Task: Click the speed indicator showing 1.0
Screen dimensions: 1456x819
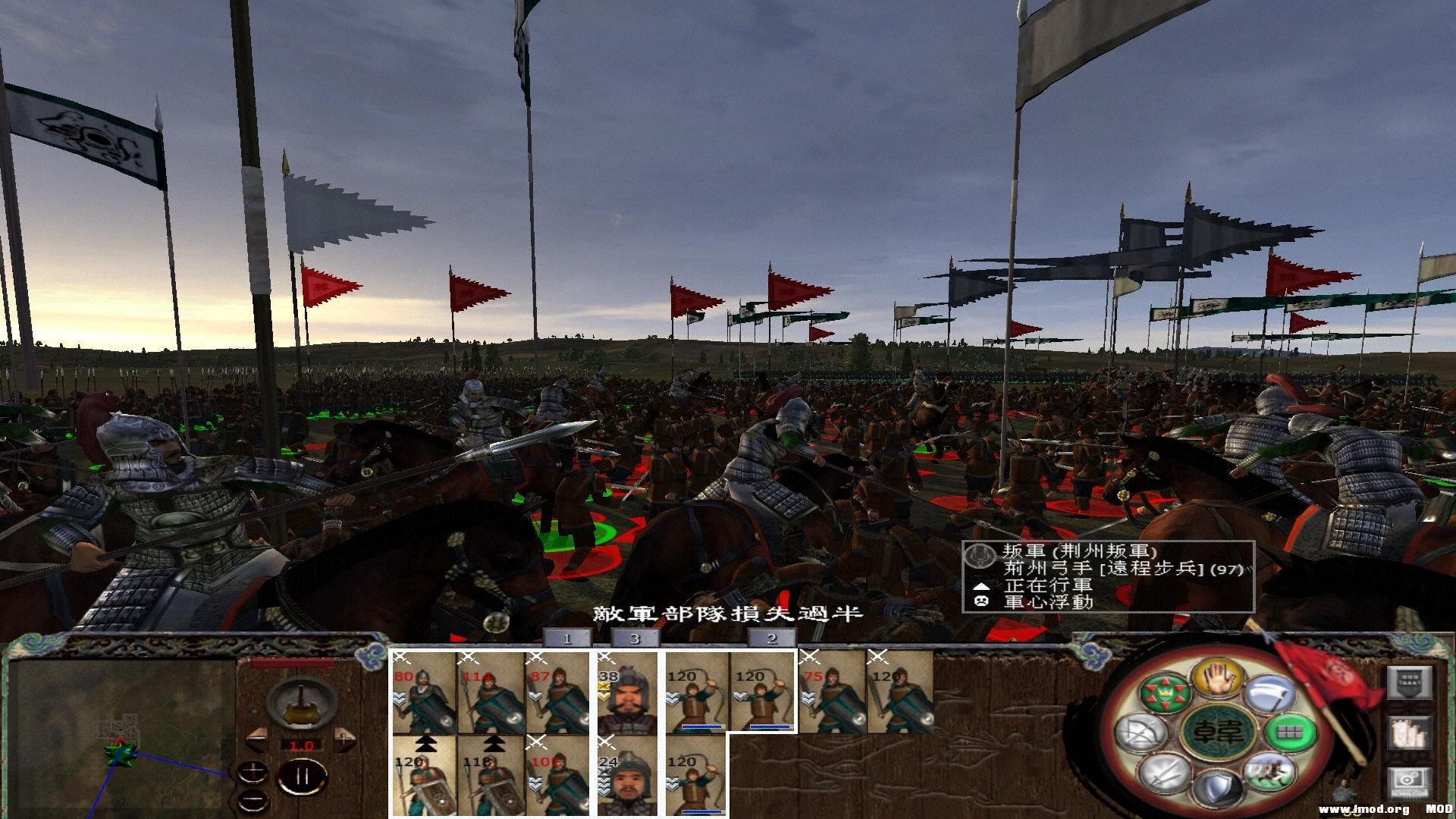Action: 302,745
